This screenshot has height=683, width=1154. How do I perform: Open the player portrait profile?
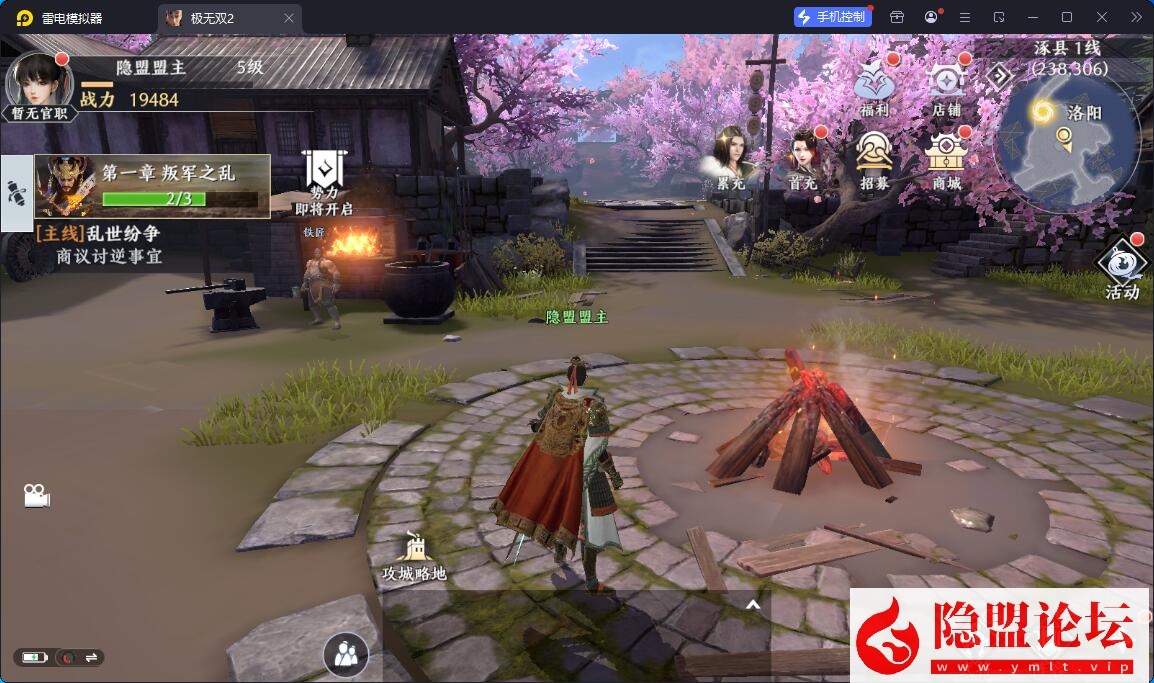(x=38, y=82)
